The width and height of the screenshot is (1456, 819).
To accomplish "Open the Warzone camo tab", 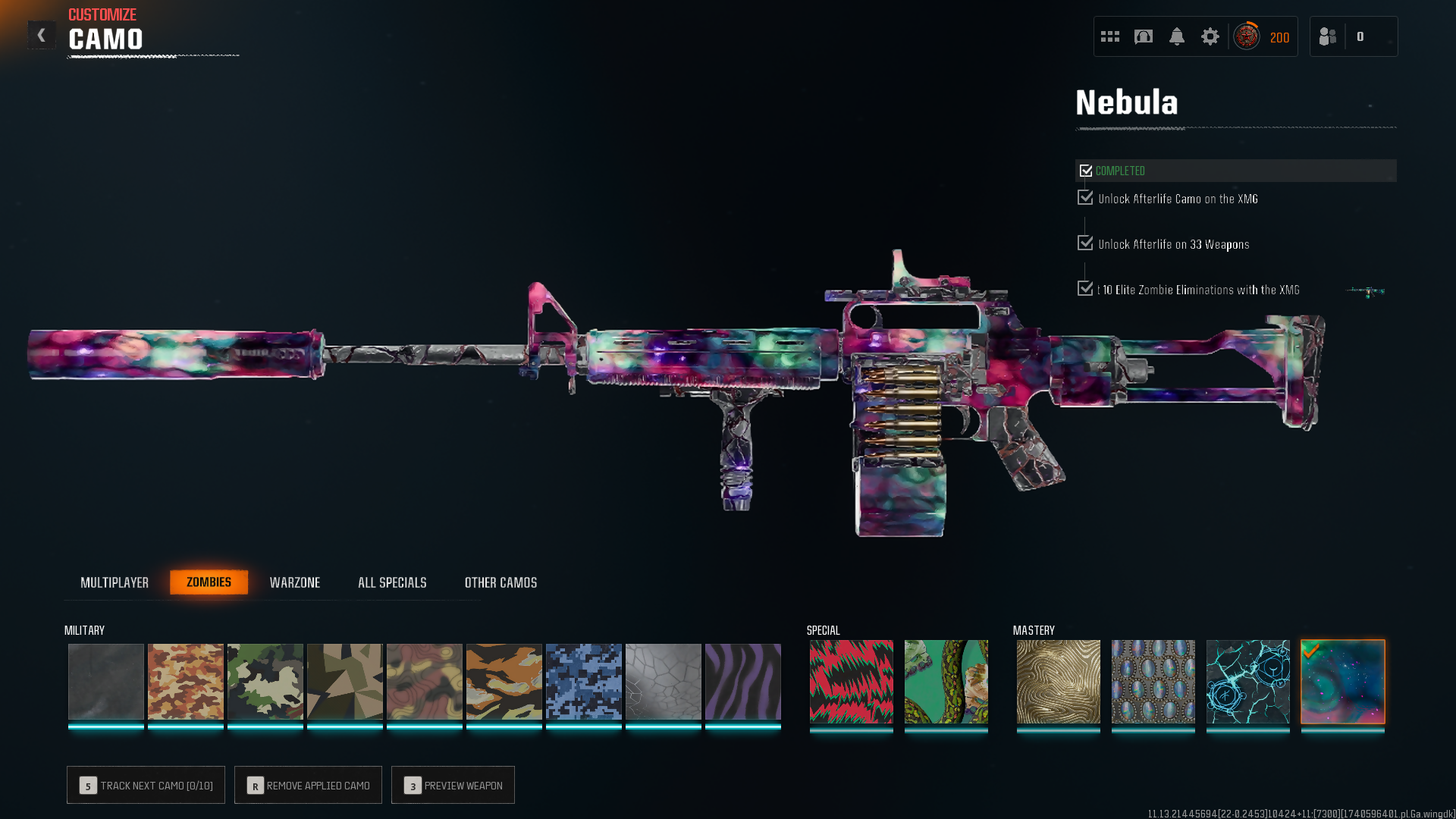I will [295, 582].
